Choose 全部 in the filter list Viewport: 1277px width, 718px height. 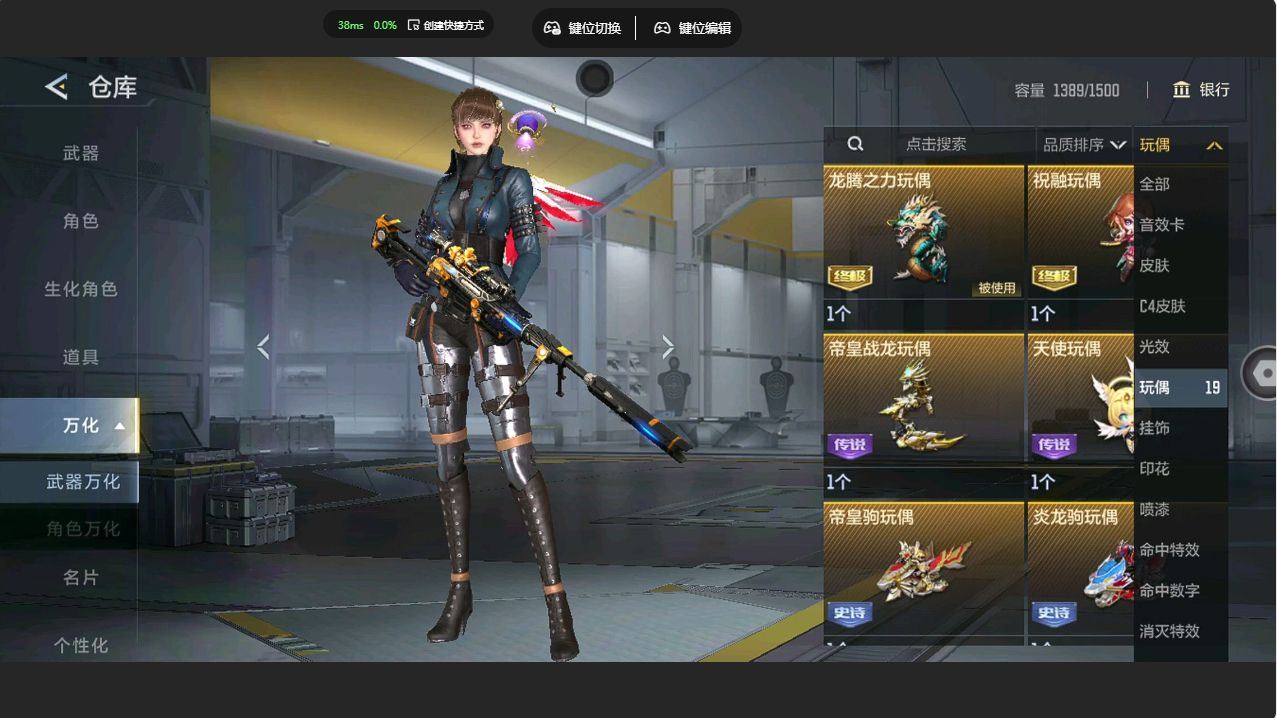pyautogui.click(x=1155, y=184)
